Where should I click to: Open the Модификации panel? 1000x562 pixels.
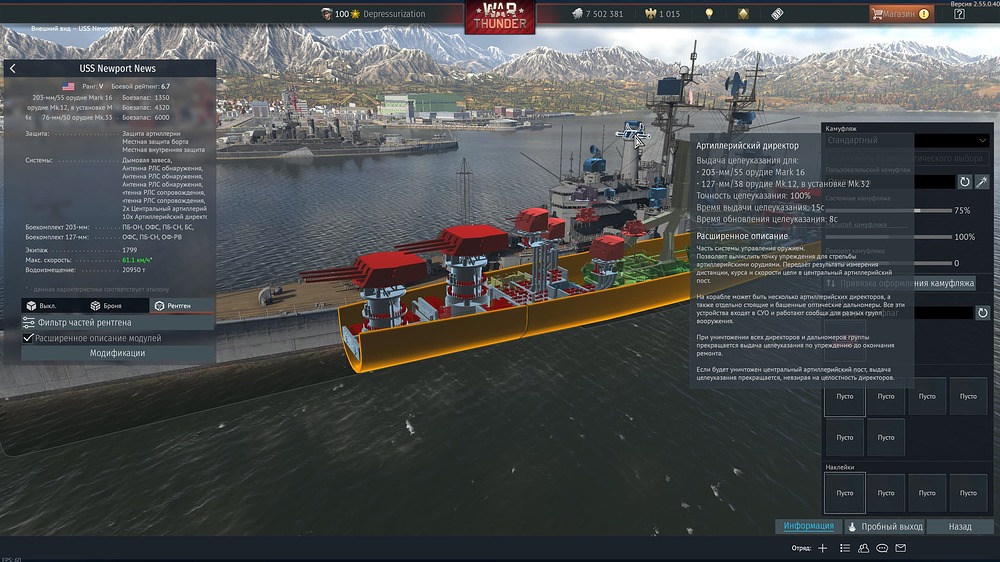(x=118, y=353)
